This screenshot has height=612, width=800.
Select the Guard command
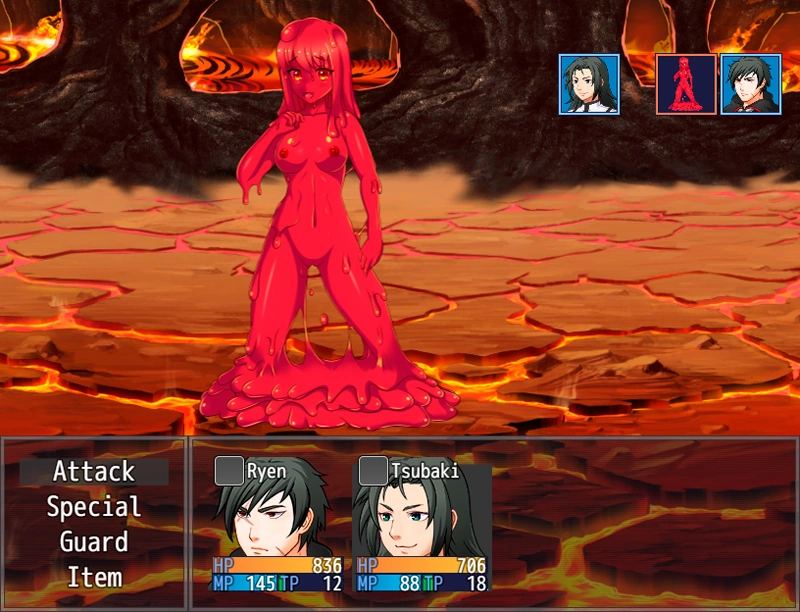tap(93, 542)
